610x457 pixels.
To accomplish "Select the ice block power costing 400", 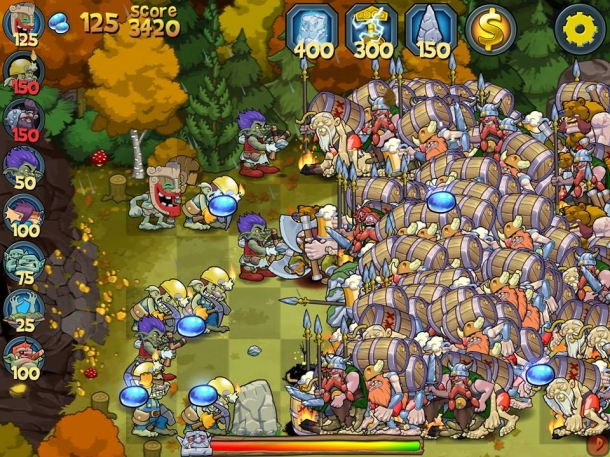I will click(x=314, y=29).
